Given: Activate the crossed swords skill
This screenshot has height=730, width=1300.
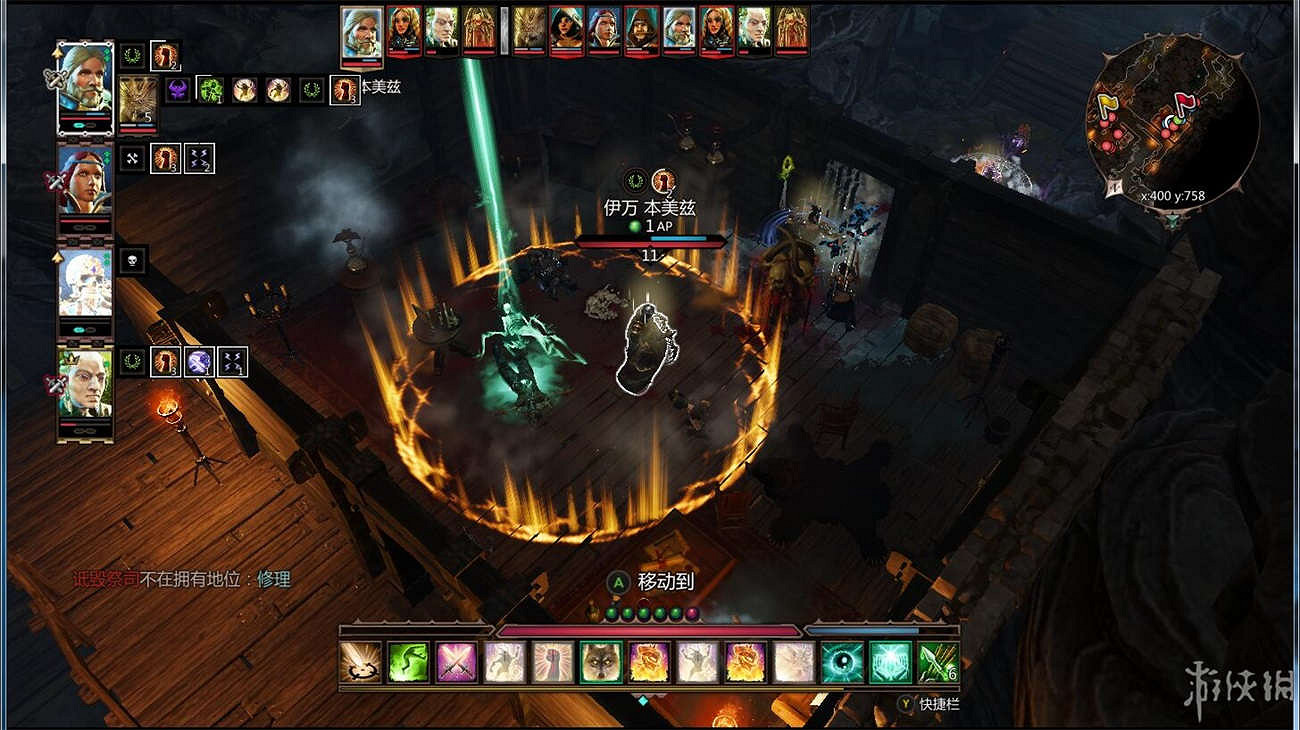Looking at the screenshot, I should pos(456,662).
